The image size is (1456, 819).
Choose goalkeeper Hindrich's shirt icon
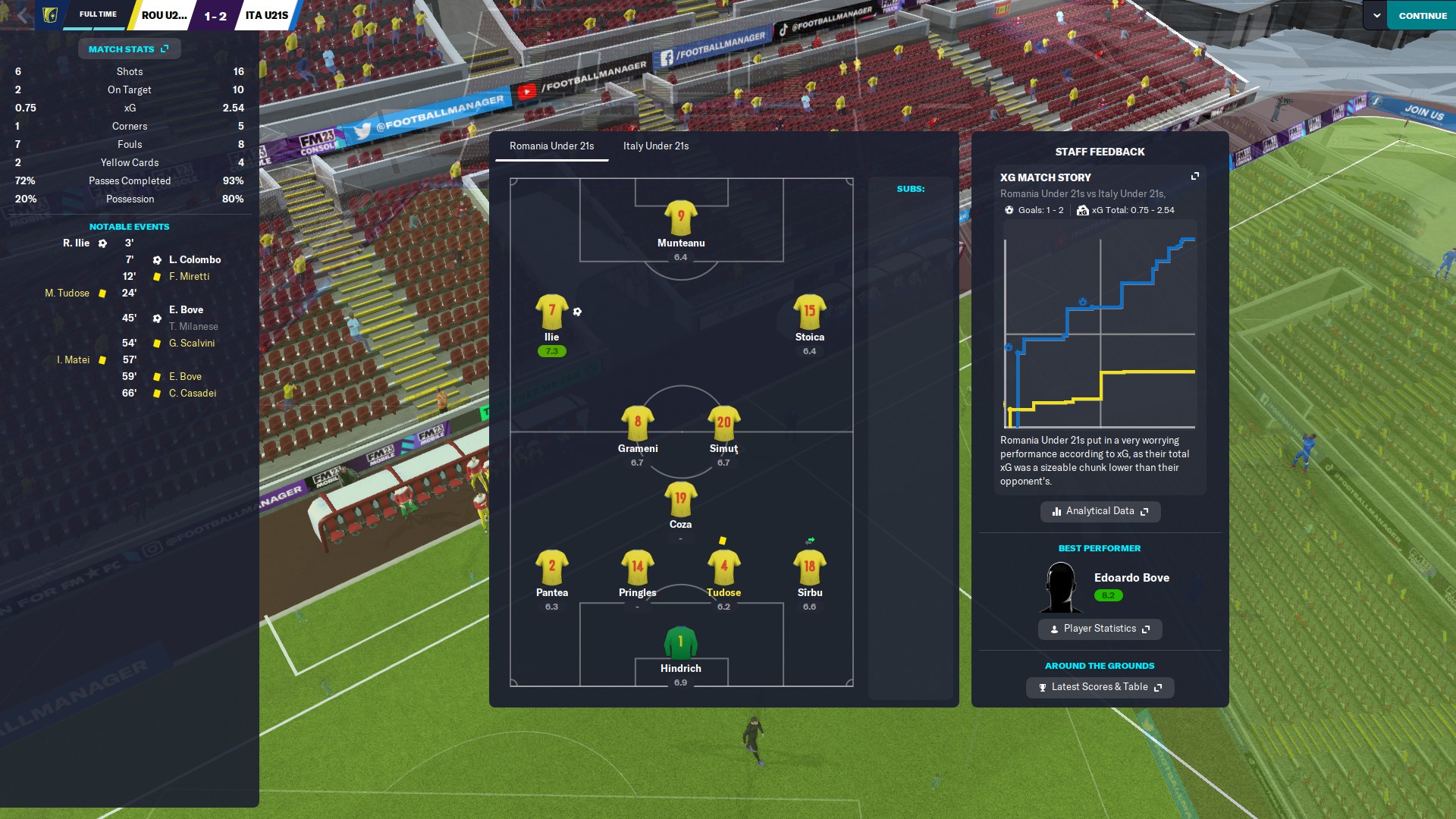(680, 643)
